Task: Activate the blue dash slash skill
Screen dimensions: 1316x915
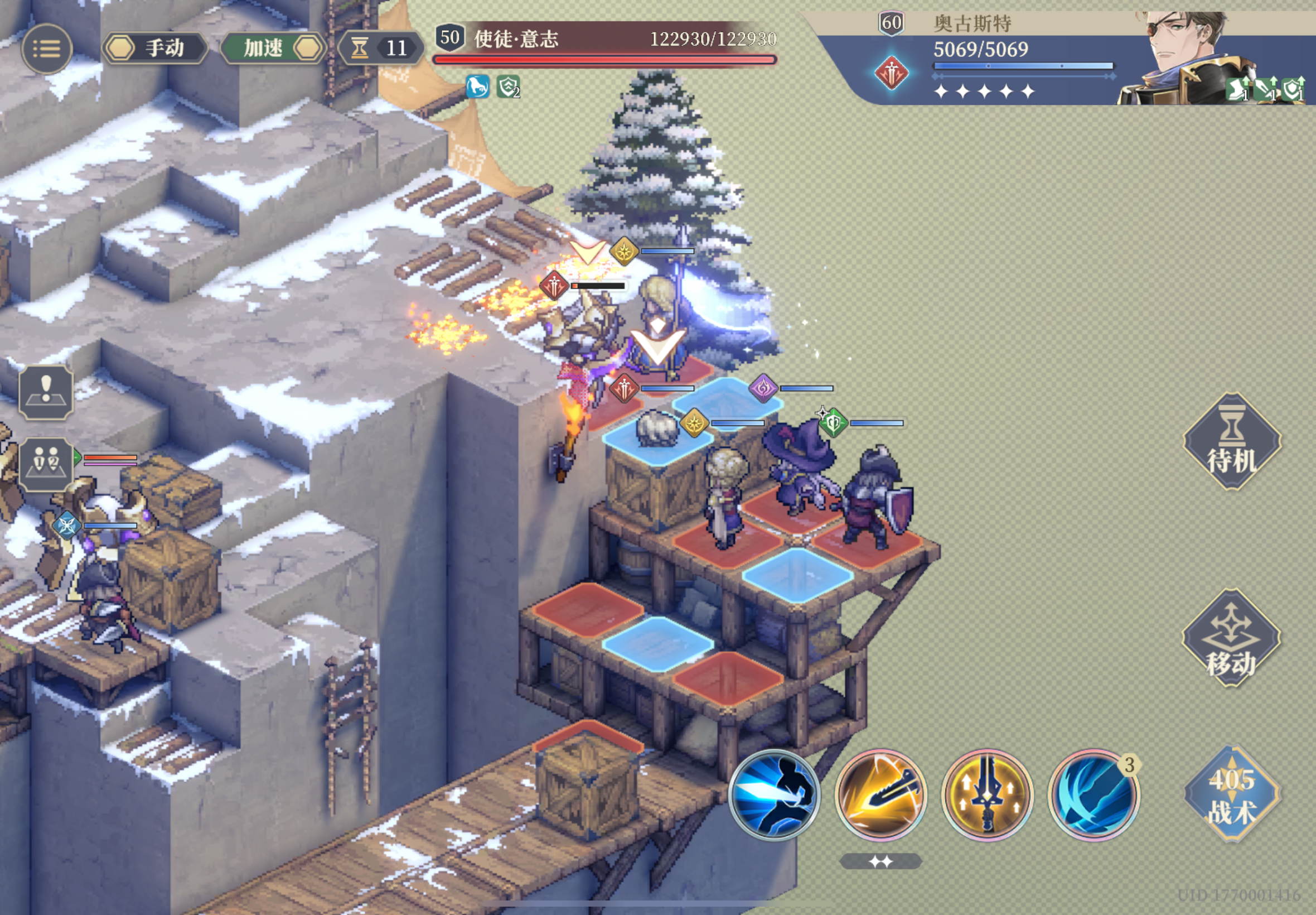Action: point(775,795)
